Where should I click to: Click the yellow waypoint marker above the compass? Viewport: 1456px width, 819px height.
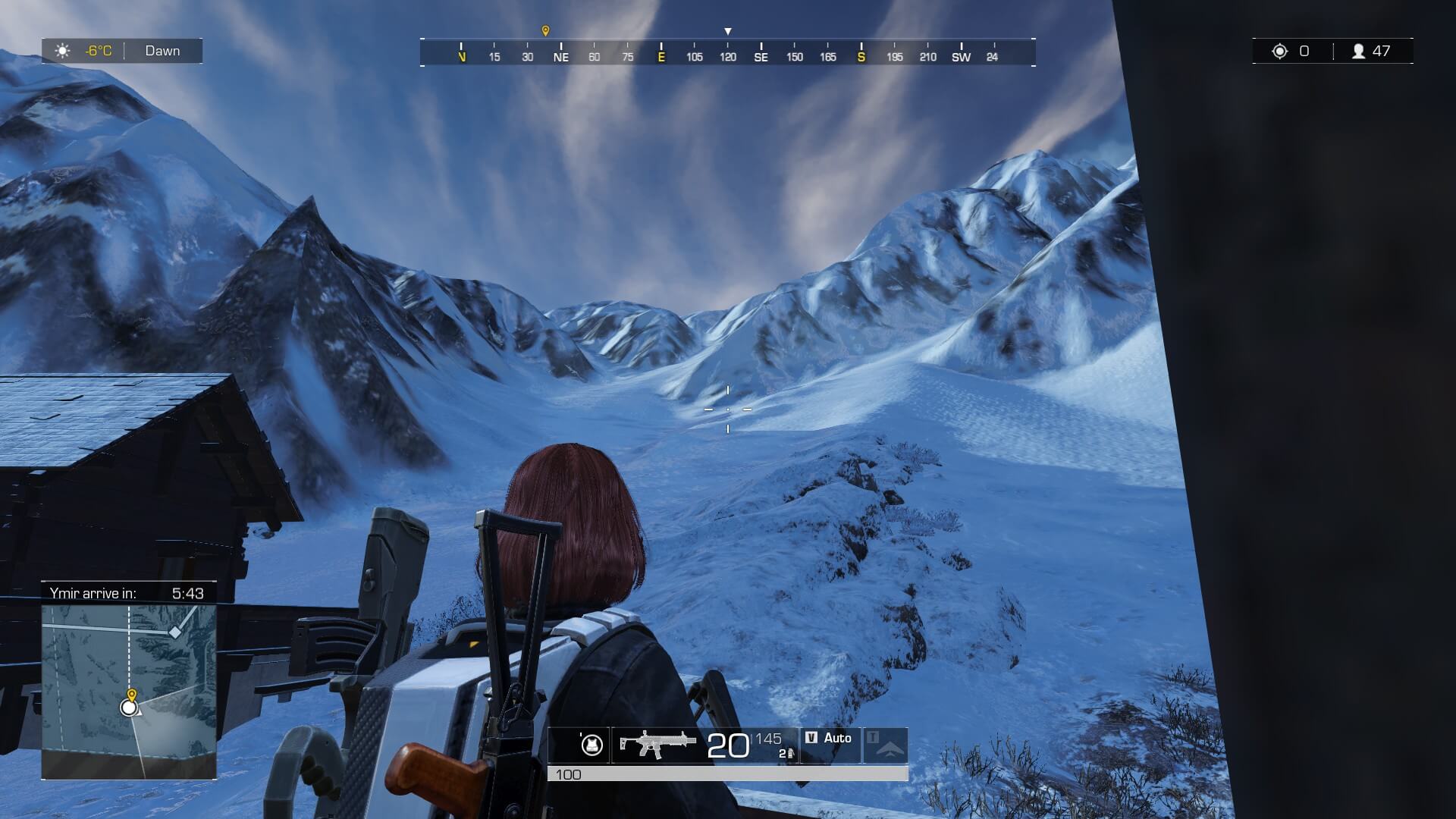pos(545,31)
